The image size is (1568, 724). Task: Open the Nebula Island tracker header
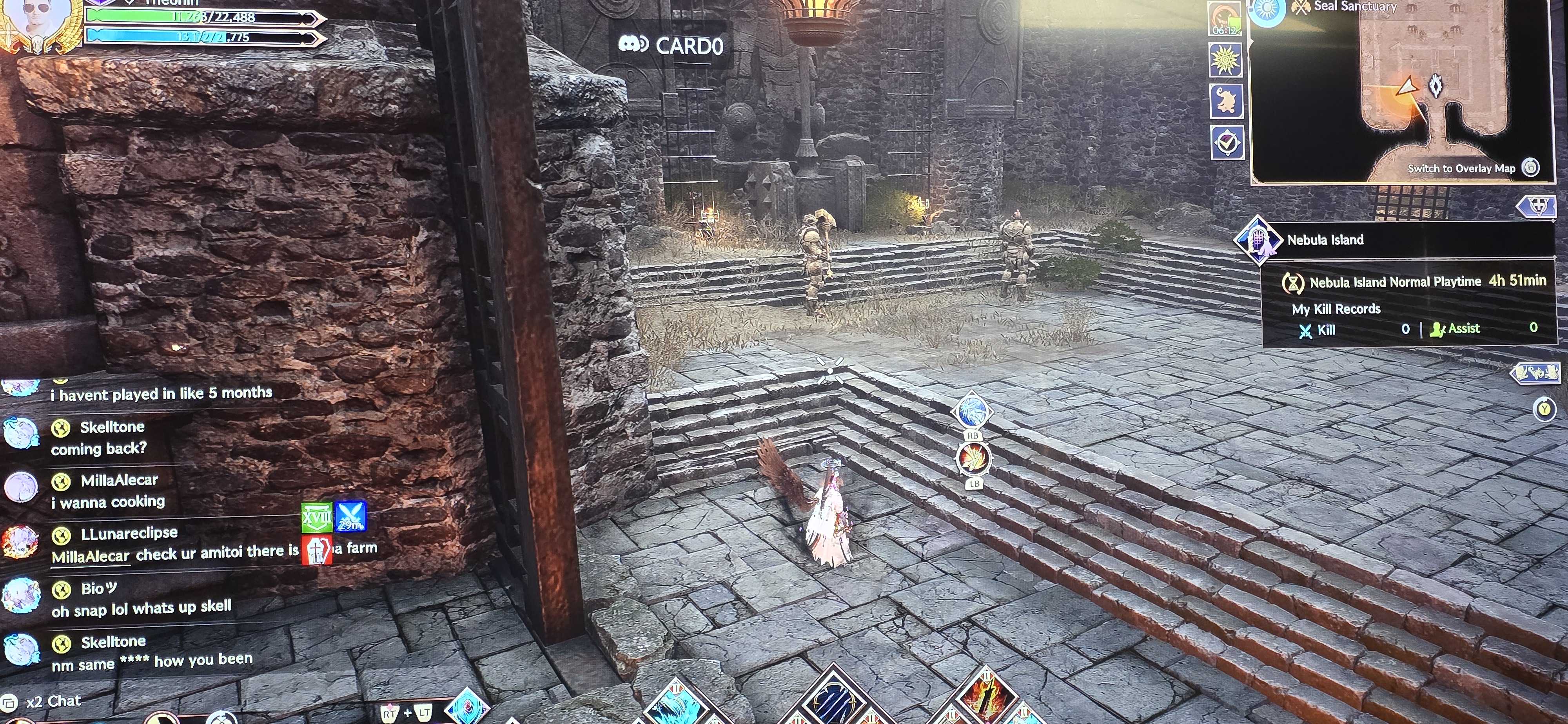tap(1326, 240)
